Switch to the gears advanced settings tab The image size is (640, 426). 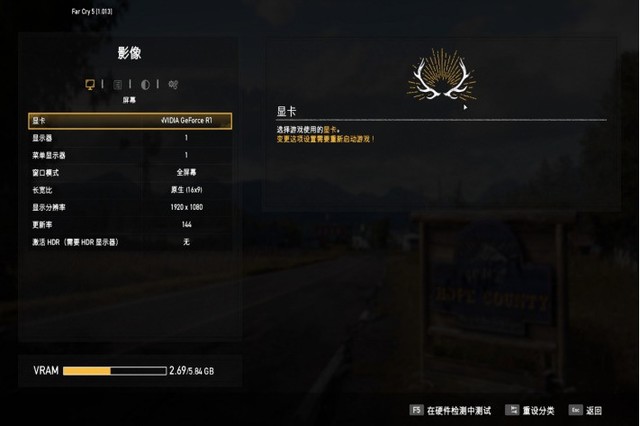(x=173, y=84)
